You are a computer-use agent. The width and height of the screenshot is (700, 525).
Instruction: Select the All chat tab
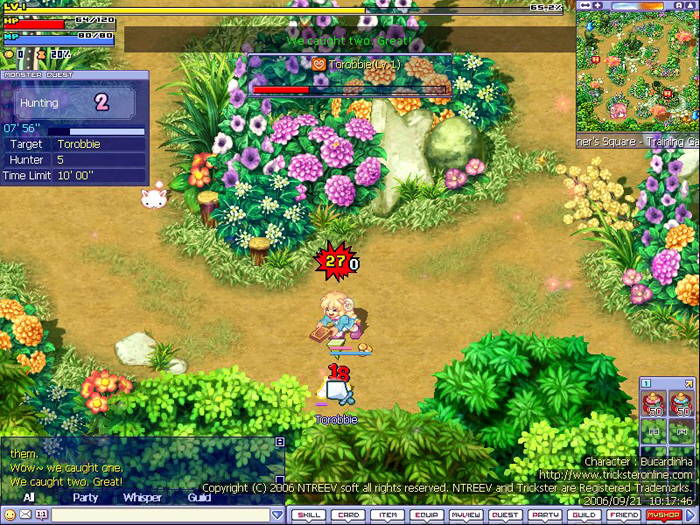29,497
